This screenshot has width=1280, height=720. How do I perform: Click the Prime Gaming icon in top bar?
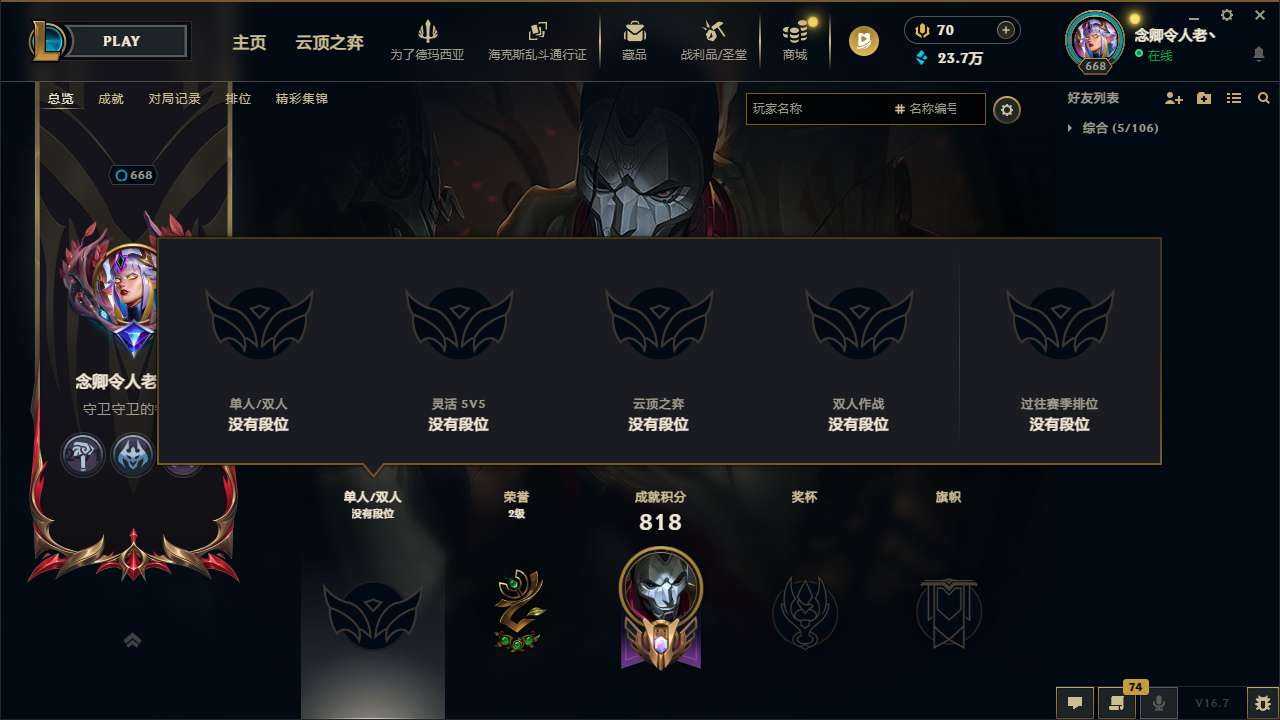pos(862,42)
